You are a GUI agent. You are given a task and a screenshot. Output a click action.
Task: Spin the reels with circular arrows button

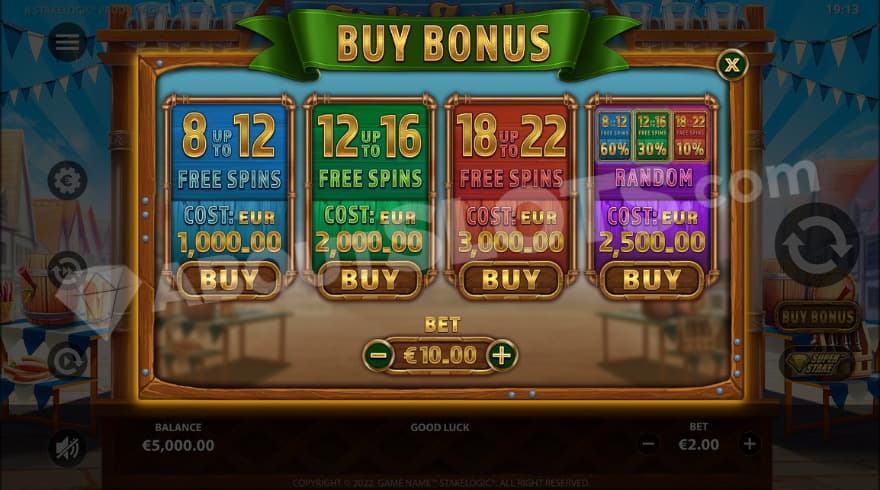pyautogui.click(x=817, y=245)
